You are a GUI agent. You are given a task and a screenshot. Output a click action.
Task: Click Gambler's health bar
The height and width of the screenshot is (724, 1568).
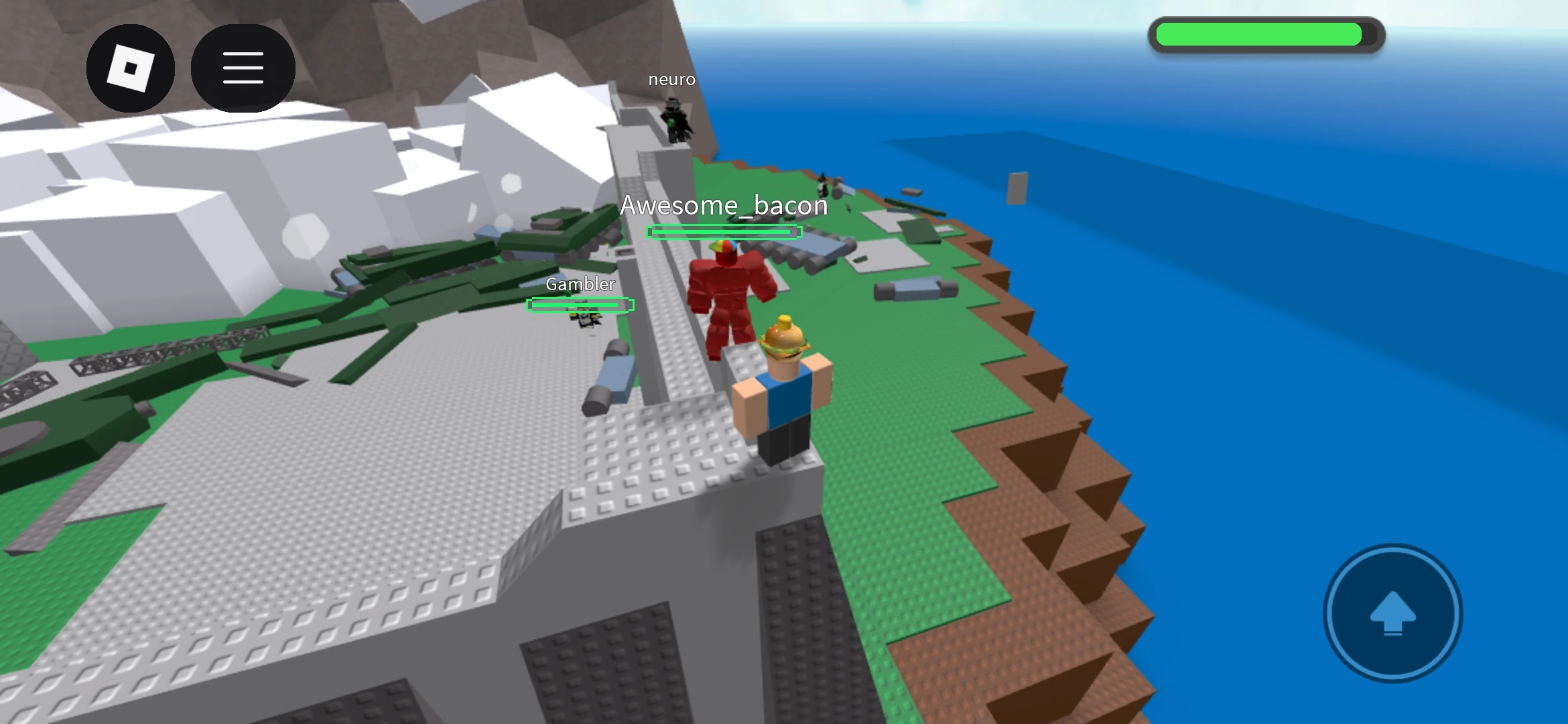pyautogui.click(x=579, y=305)
